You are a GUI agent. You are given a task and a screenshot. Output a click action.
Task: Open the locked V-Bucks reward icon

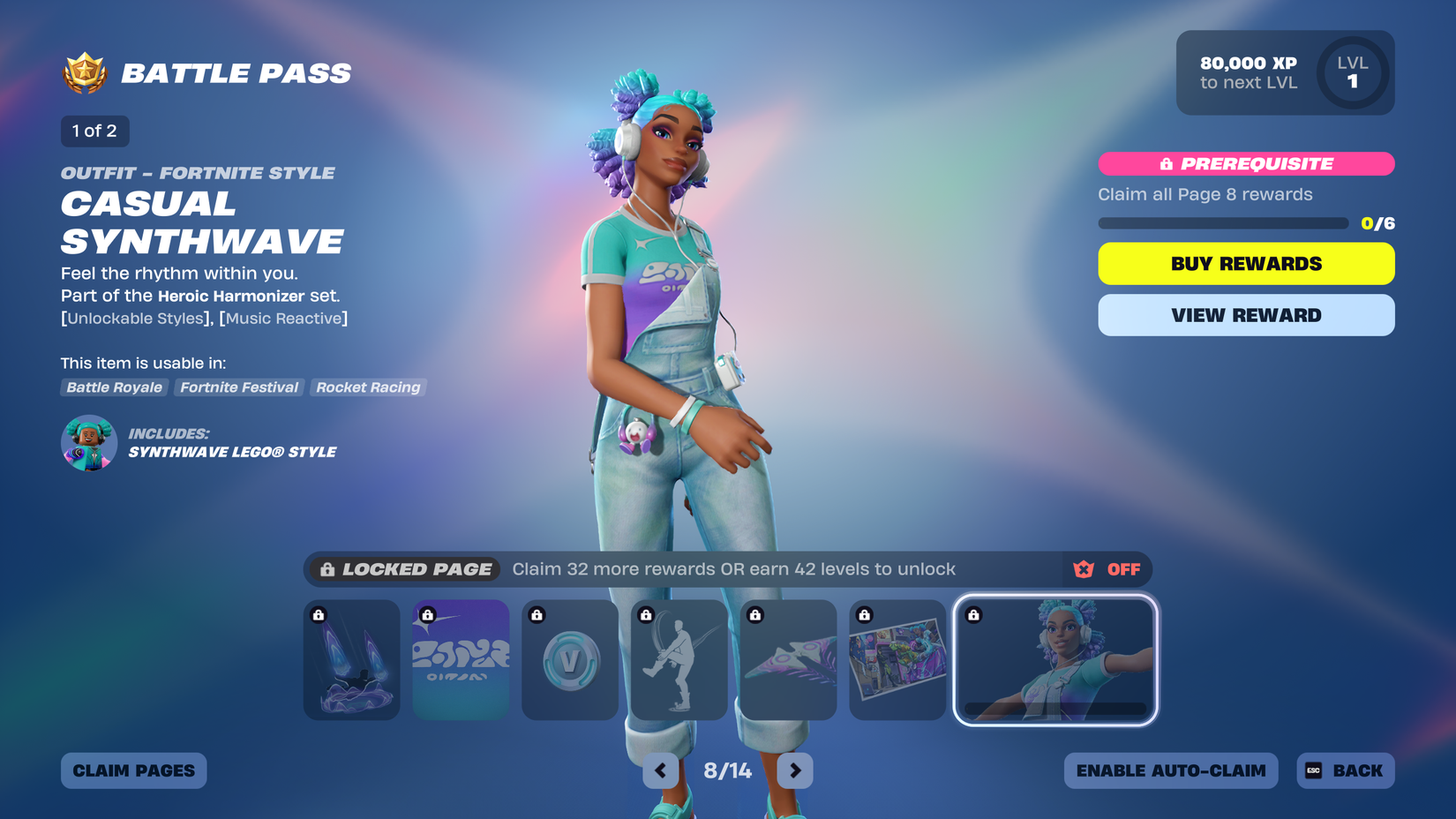coord(569,659)
